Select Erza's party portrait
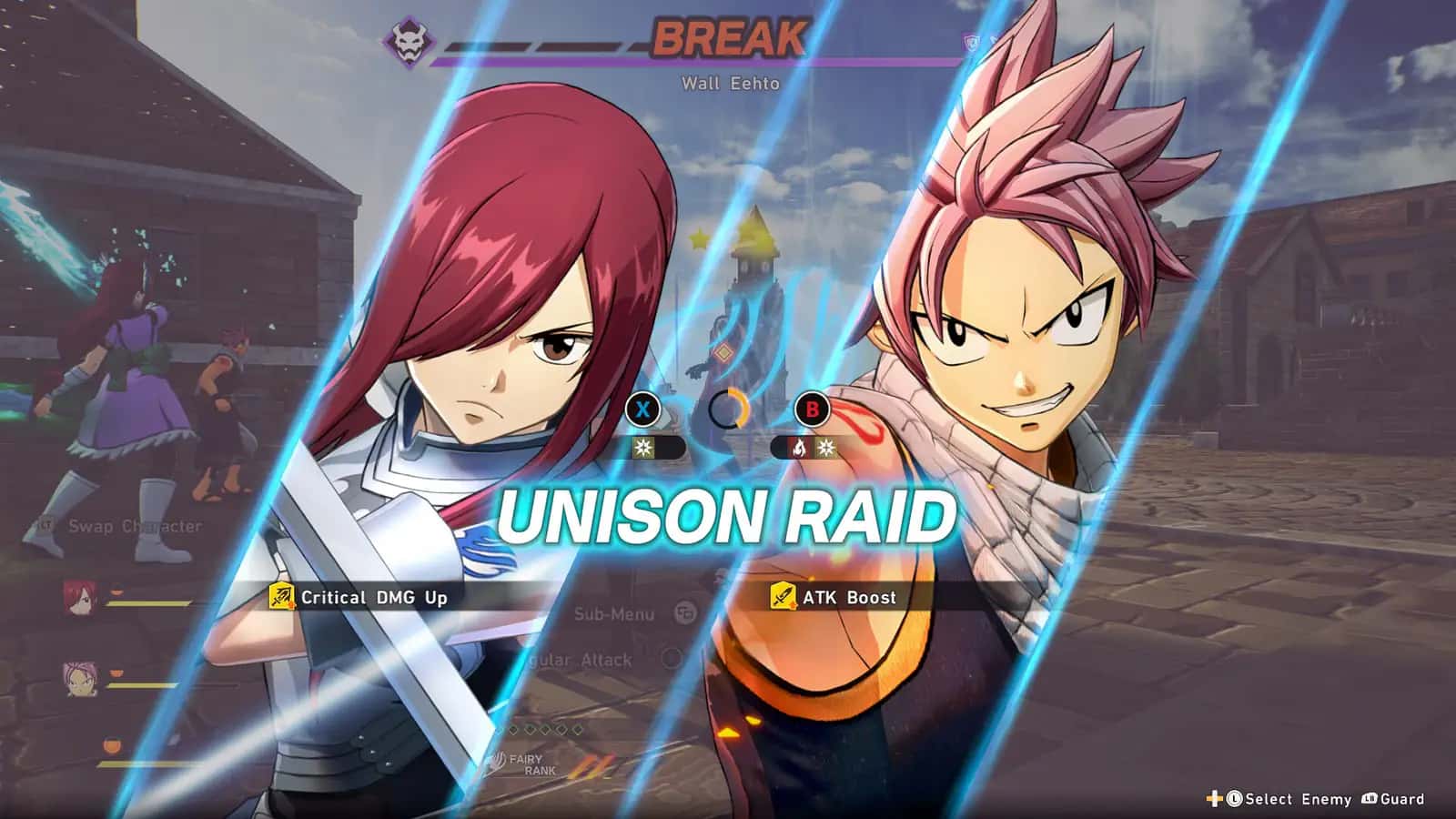This screenshot has height=819, width=1456. (x=79, y=598)
